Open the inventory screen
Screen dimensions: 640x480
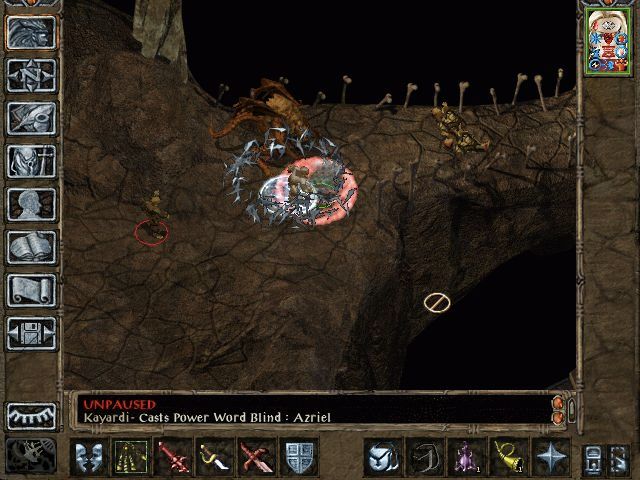tap(31, 161)
